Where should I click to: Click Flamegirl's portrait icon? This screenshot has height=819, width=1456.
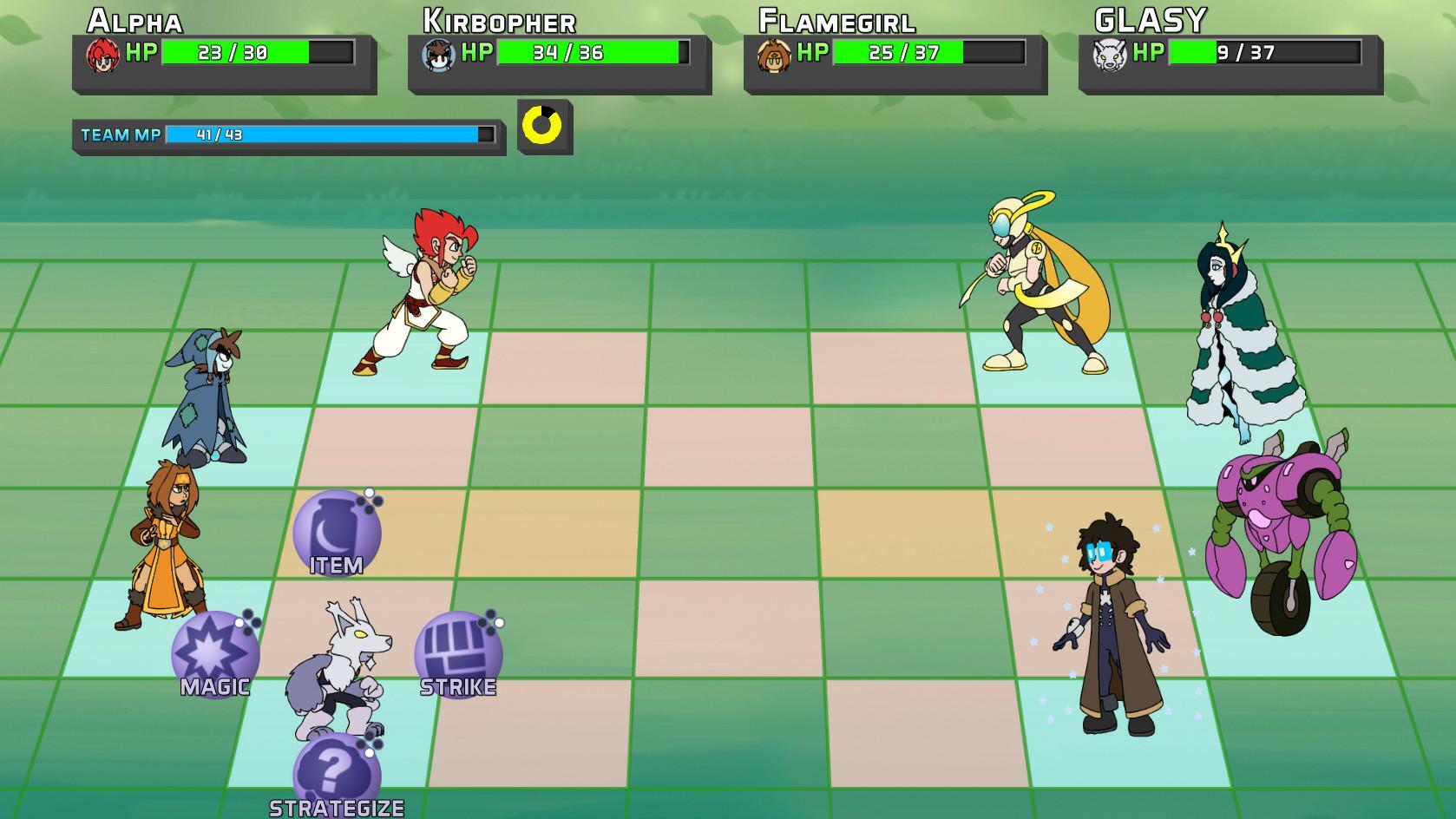[x=775, y=56]
